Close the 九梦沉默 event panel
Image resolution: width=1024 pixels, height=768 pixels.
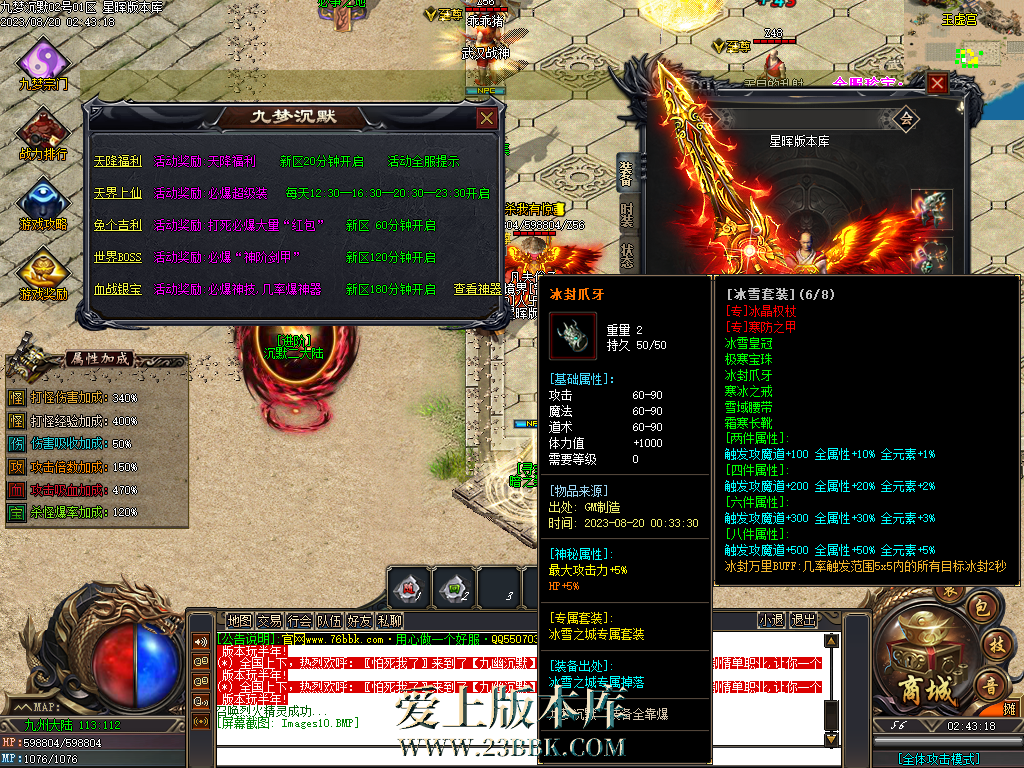pyautogui.click(x=486, y=118)
